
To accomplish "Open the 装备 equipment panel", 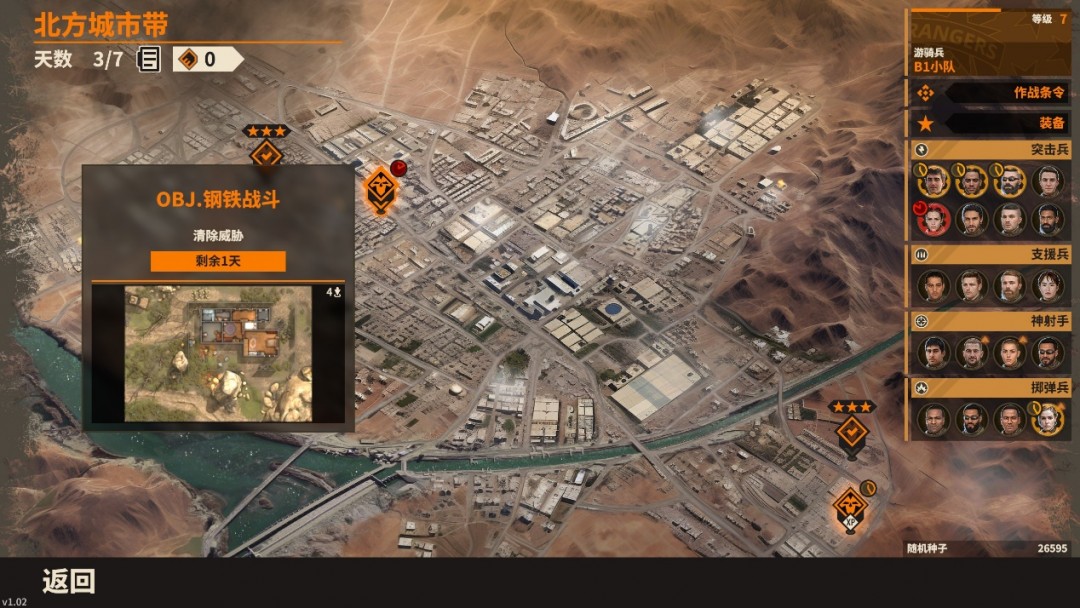I will point(990,124).
